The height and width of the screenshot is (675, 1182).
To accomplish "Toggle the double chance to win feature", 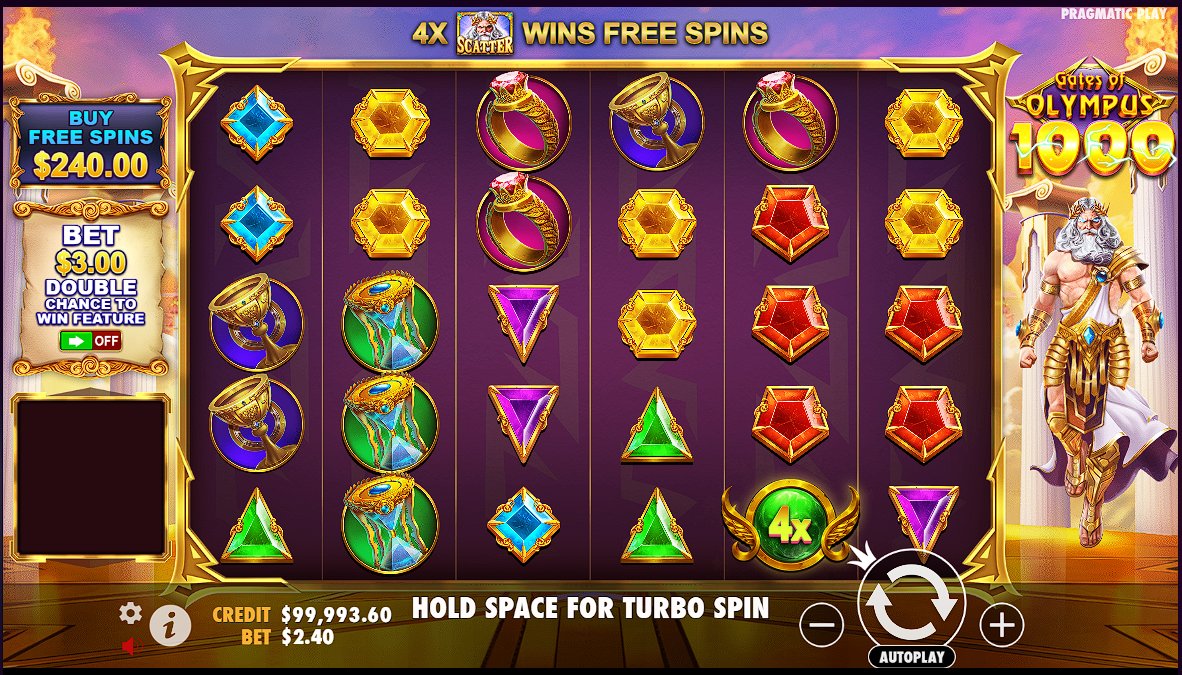I will click(x=90, y=340).
